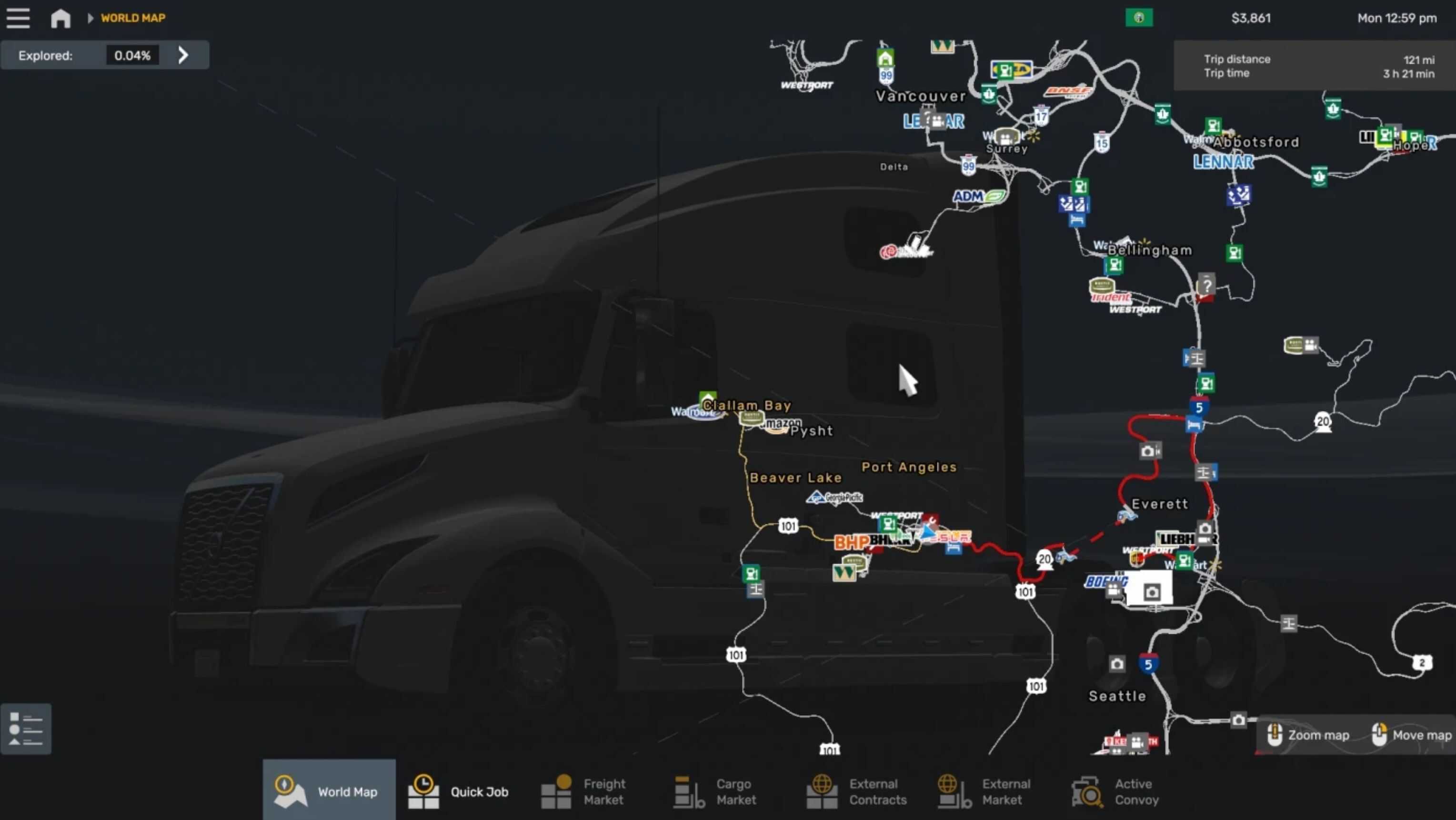Open the hamburger main menu
Viewport: 1456px width, 820px height.
click(x=18, y=18)
